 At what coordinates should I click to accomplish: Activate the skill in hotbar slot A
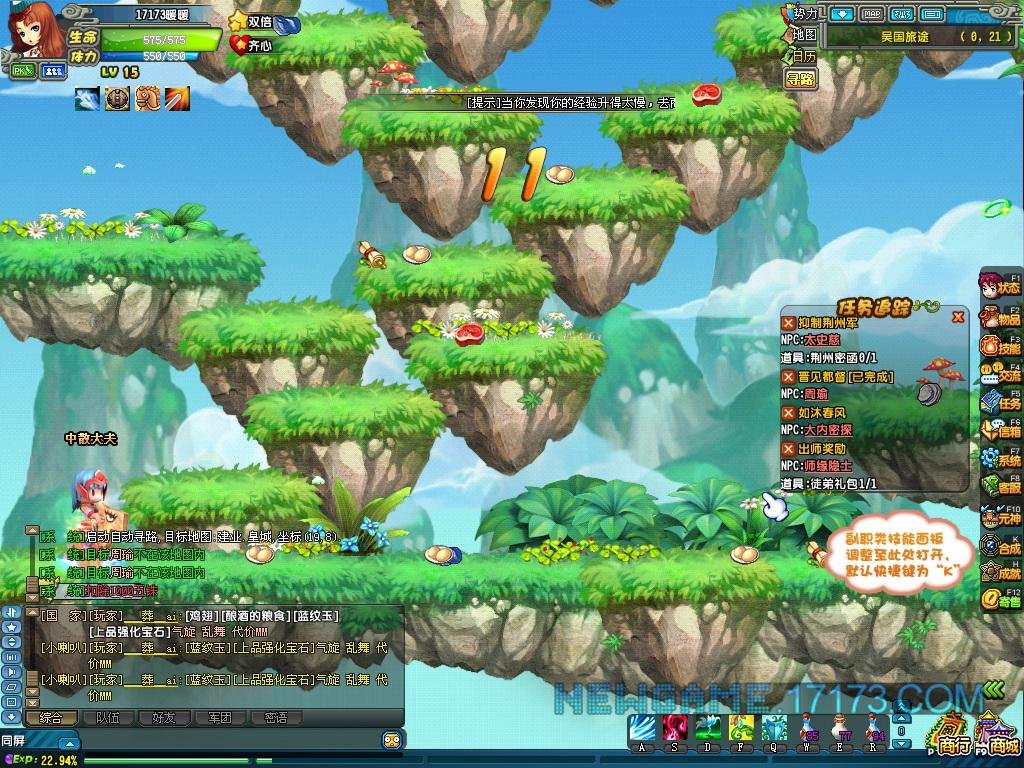[x=641, y=729]
